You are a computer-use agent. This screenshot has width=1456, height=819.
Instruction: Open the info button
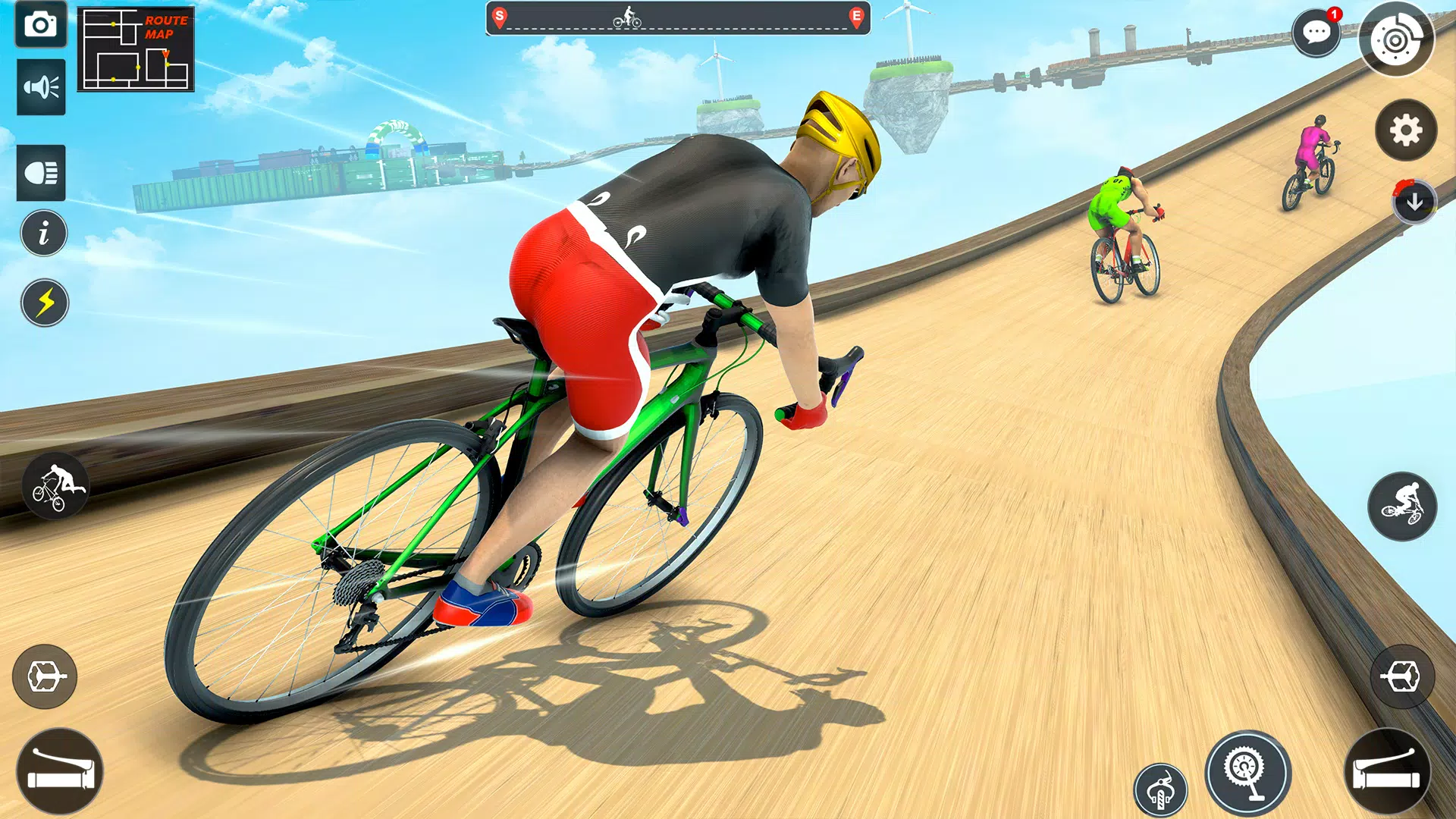pyautogui.click(x=44, y=233)
